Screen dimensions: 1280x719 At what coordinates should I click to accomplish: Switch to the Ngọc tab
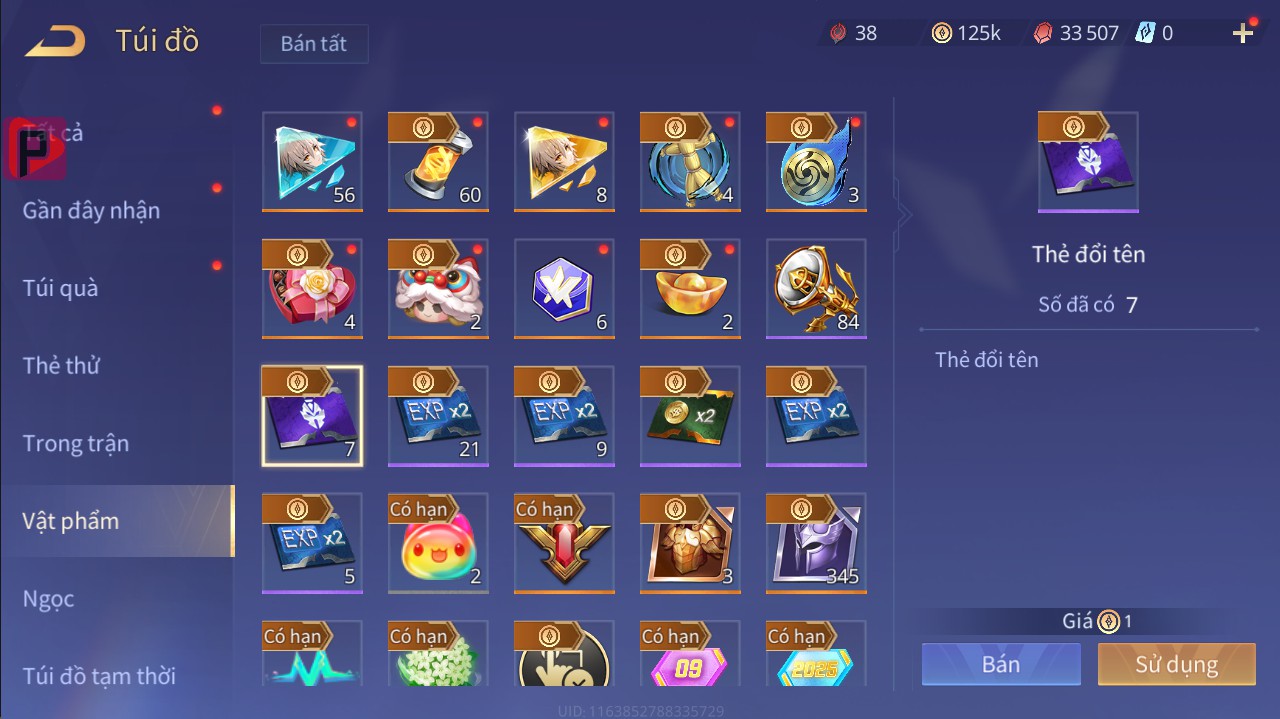pyautogui.click(x=49, y=599)
